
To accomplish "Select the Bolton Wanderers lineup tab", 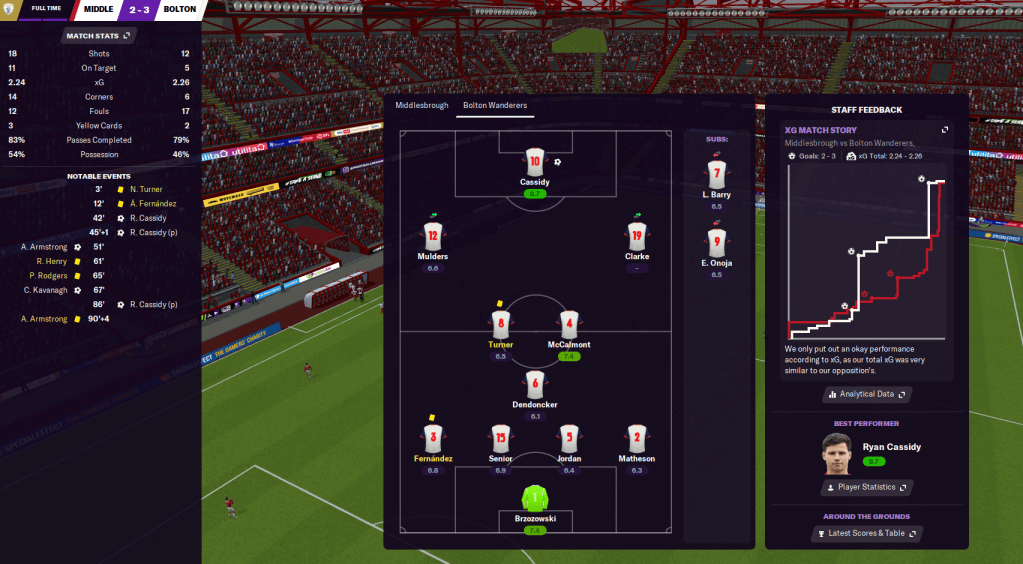I will 494,105.
